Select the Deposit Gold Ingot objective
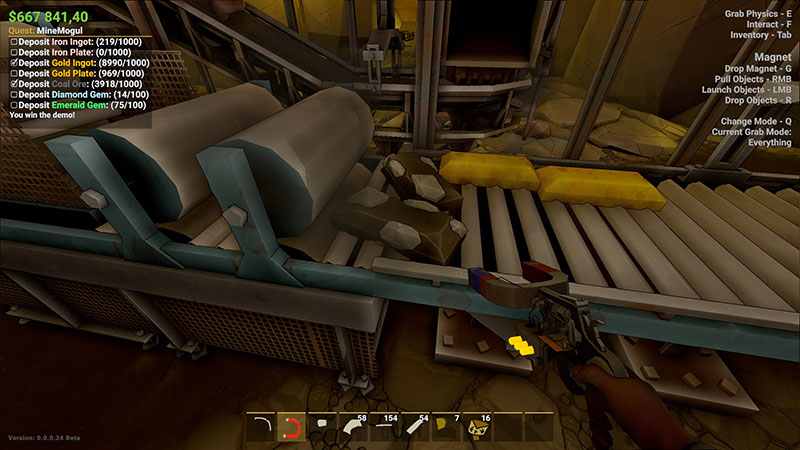 [76, 62]
